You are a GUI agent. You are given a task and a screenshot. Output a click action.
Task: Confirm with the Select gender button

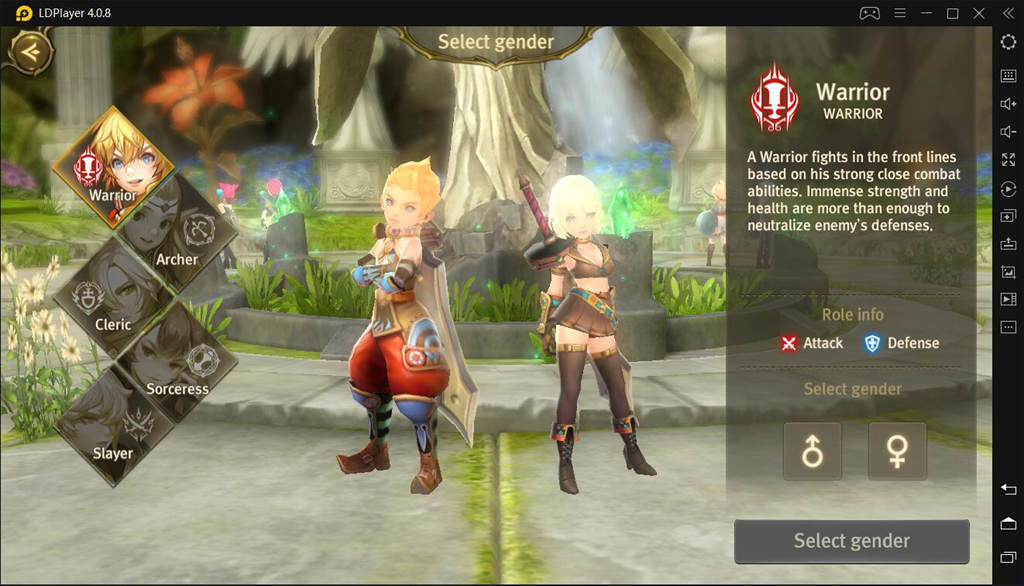(x=851, y=541)
